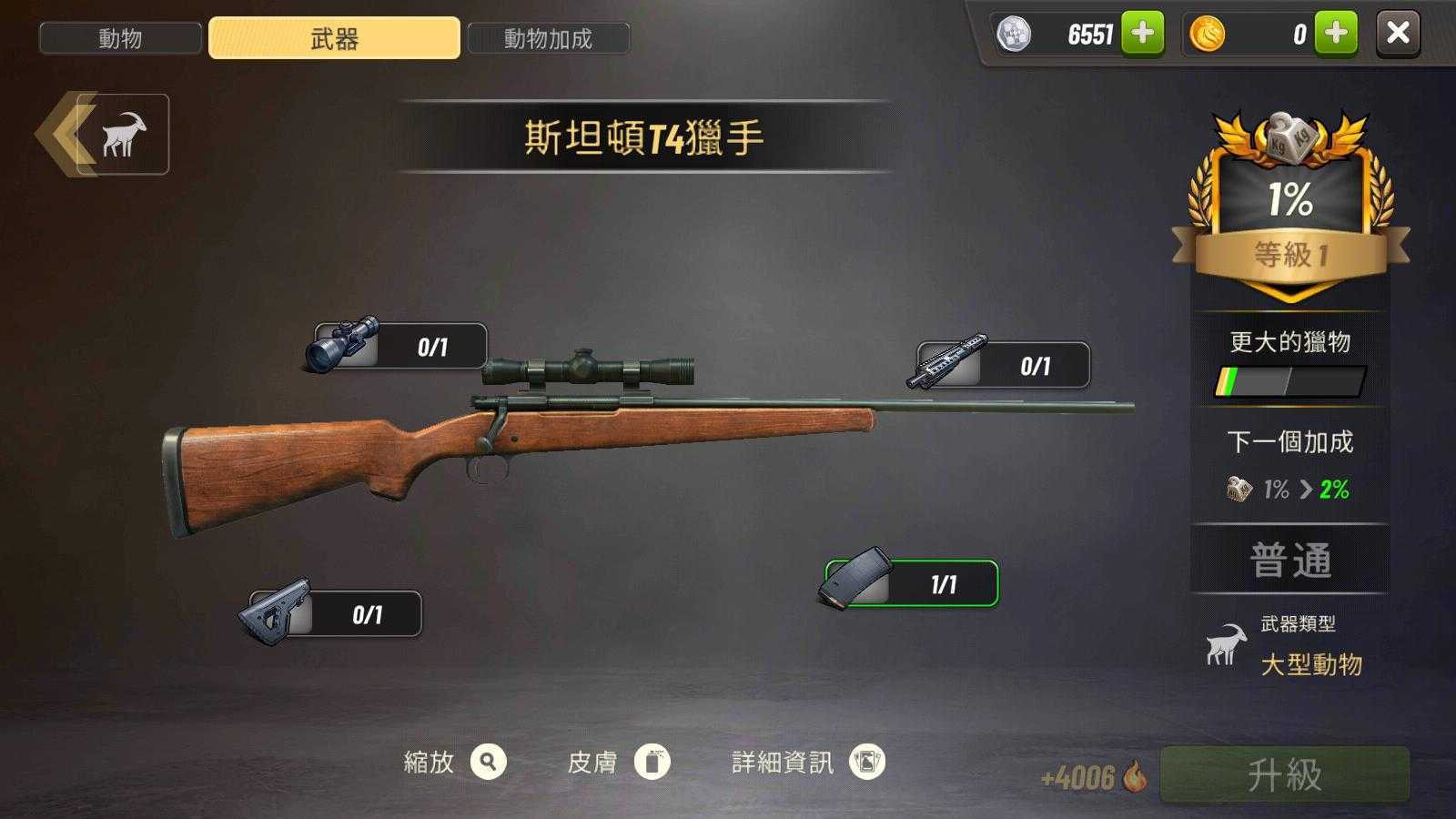This screenshot has width=1456, height=819.
Task: Select the scope attachment slot
Action: pyautogui.click(x=398, y=346)
